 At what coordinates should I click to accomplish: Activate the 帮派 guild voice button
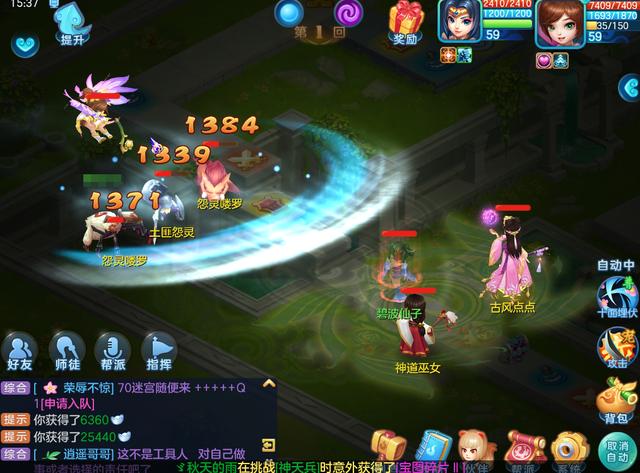[112, 350]
